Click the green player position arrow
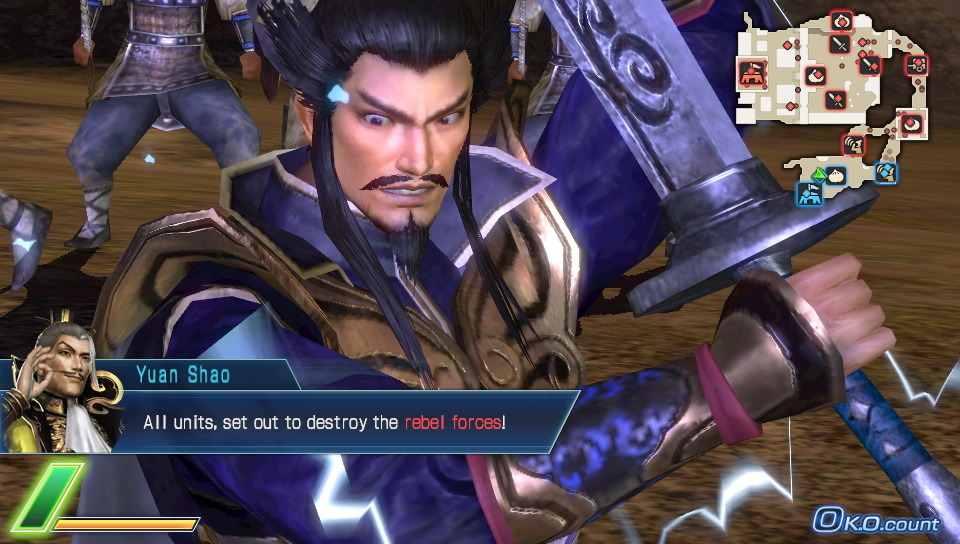 pyautogui.click(x=817, y=176)
